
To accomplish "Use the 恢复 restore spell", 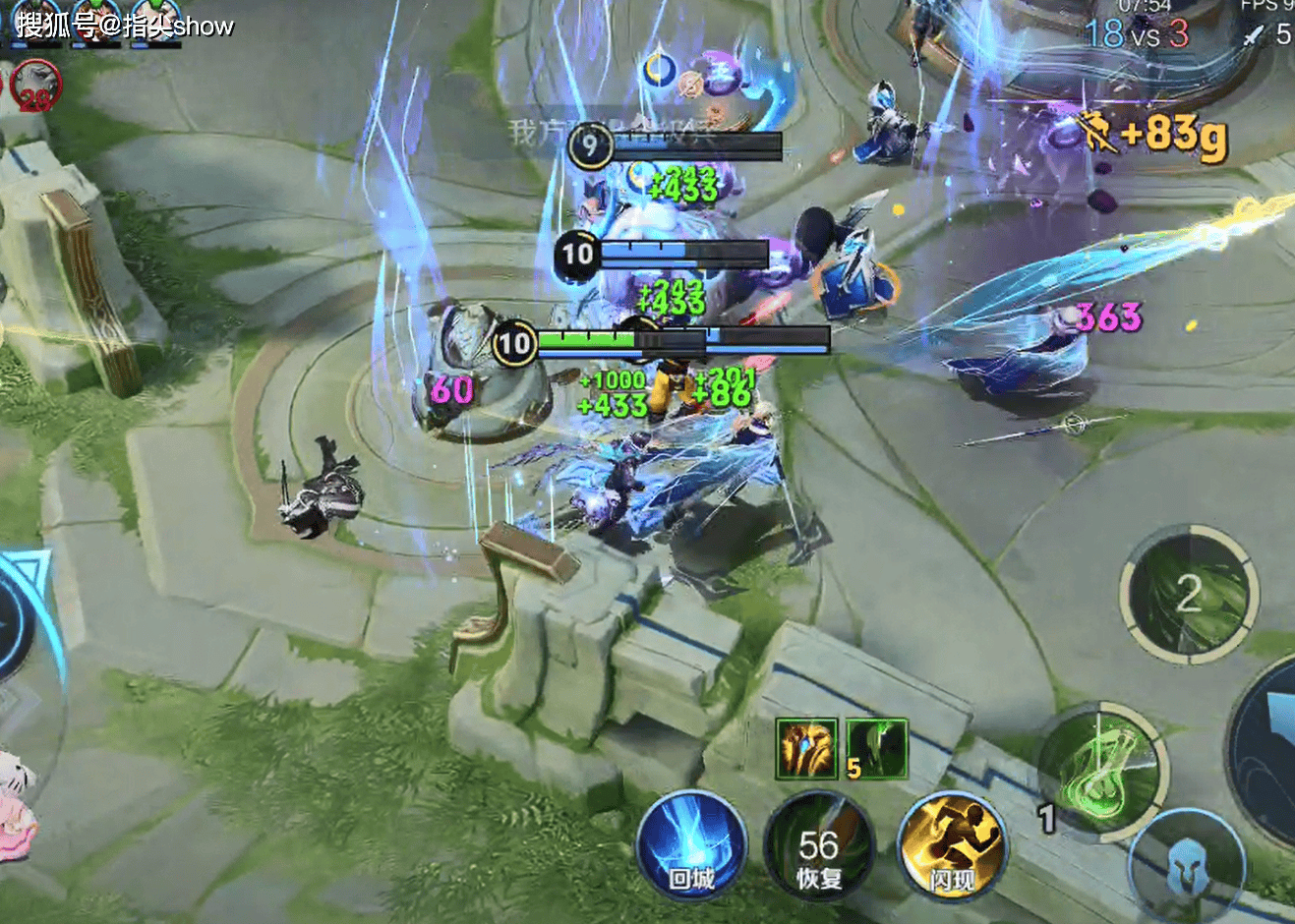I will (817, 847).
